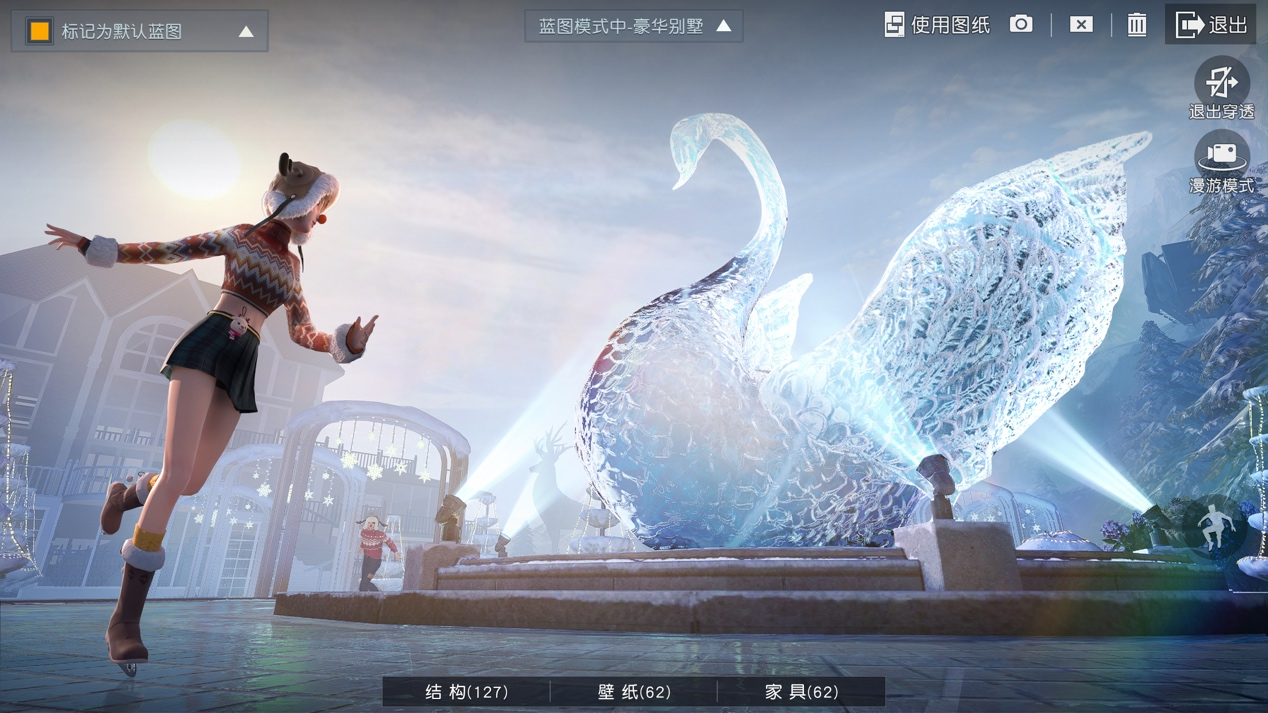
Task: Select the 家具(62) tab
Action: 801,692
